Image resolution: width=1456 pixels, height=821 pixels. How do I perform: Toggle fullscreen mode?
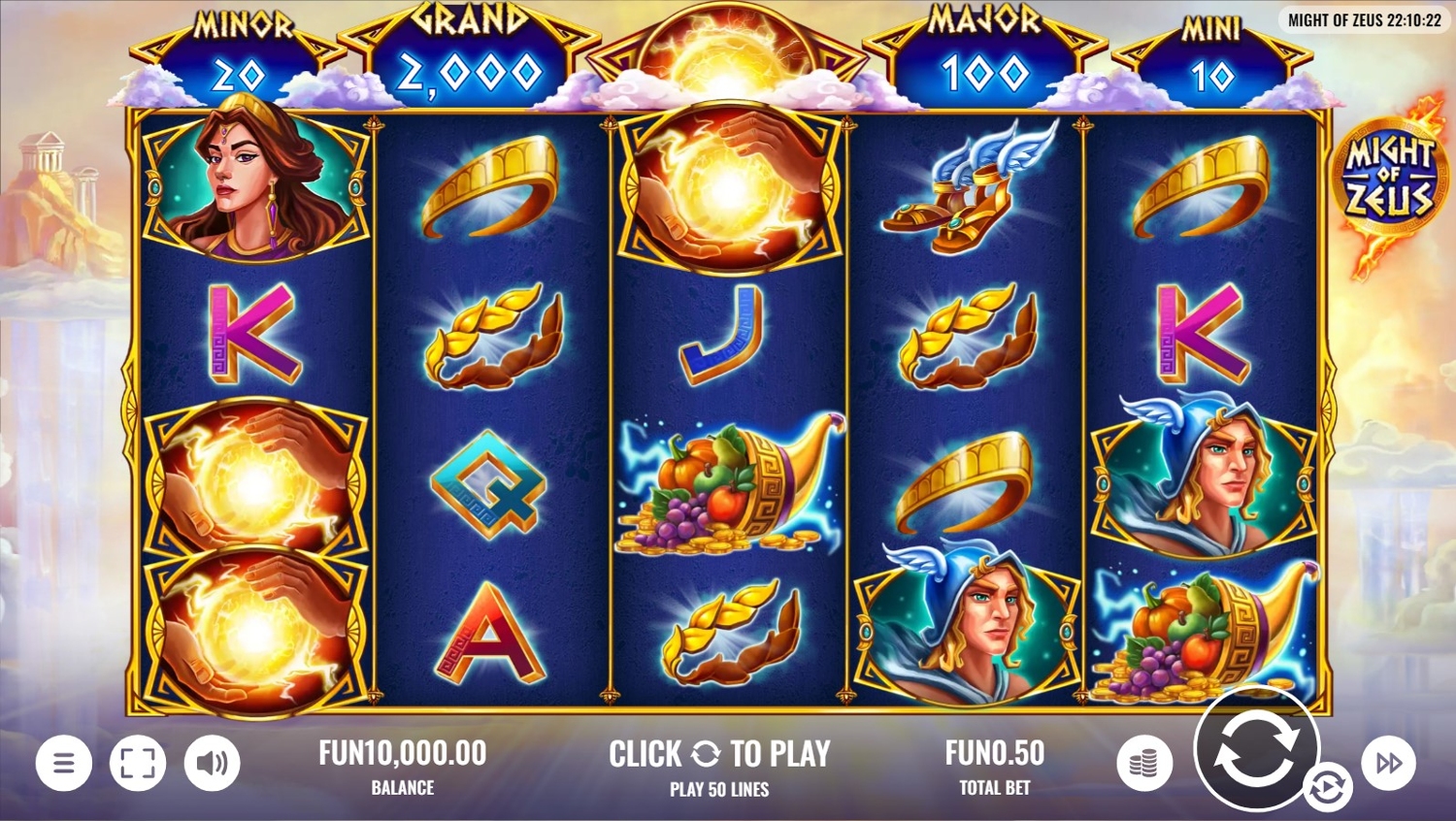(138, 763)
